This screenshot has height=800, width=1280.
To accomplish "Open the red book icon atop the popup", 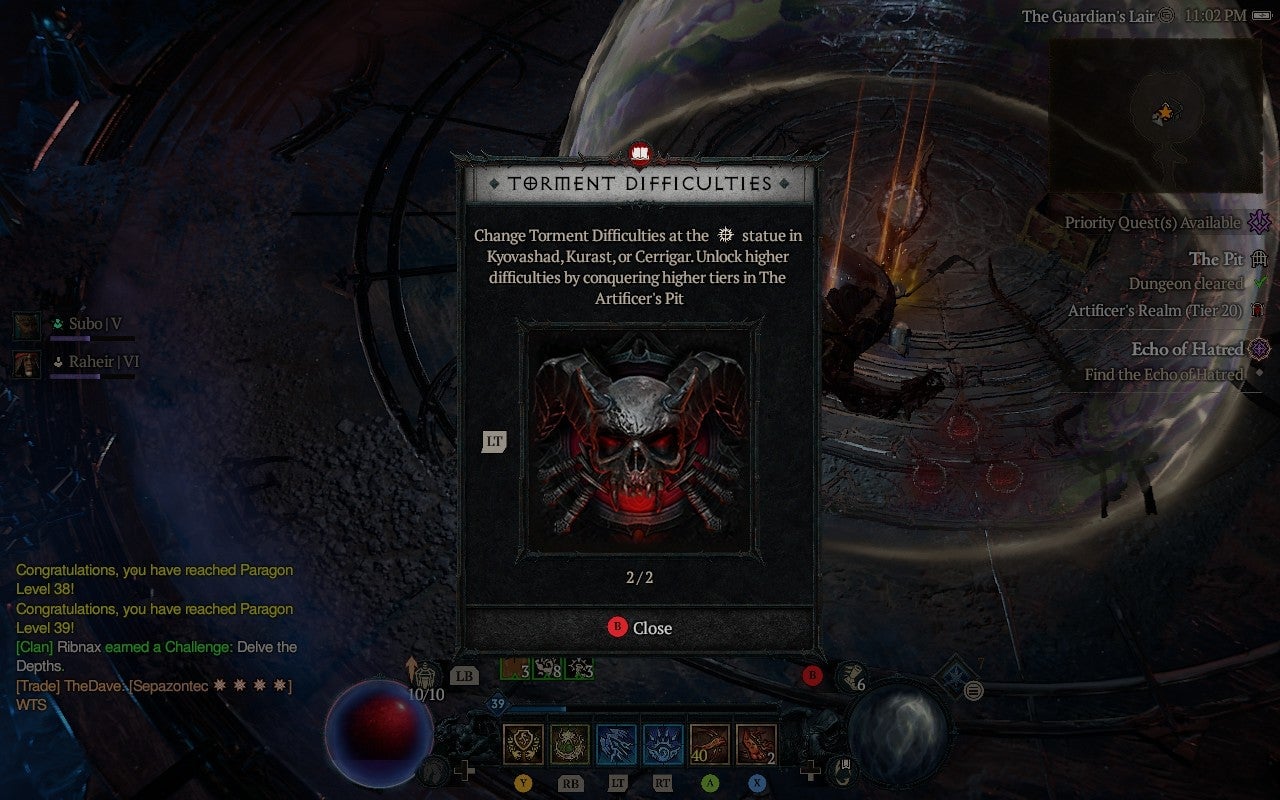I will pos(640,155).
